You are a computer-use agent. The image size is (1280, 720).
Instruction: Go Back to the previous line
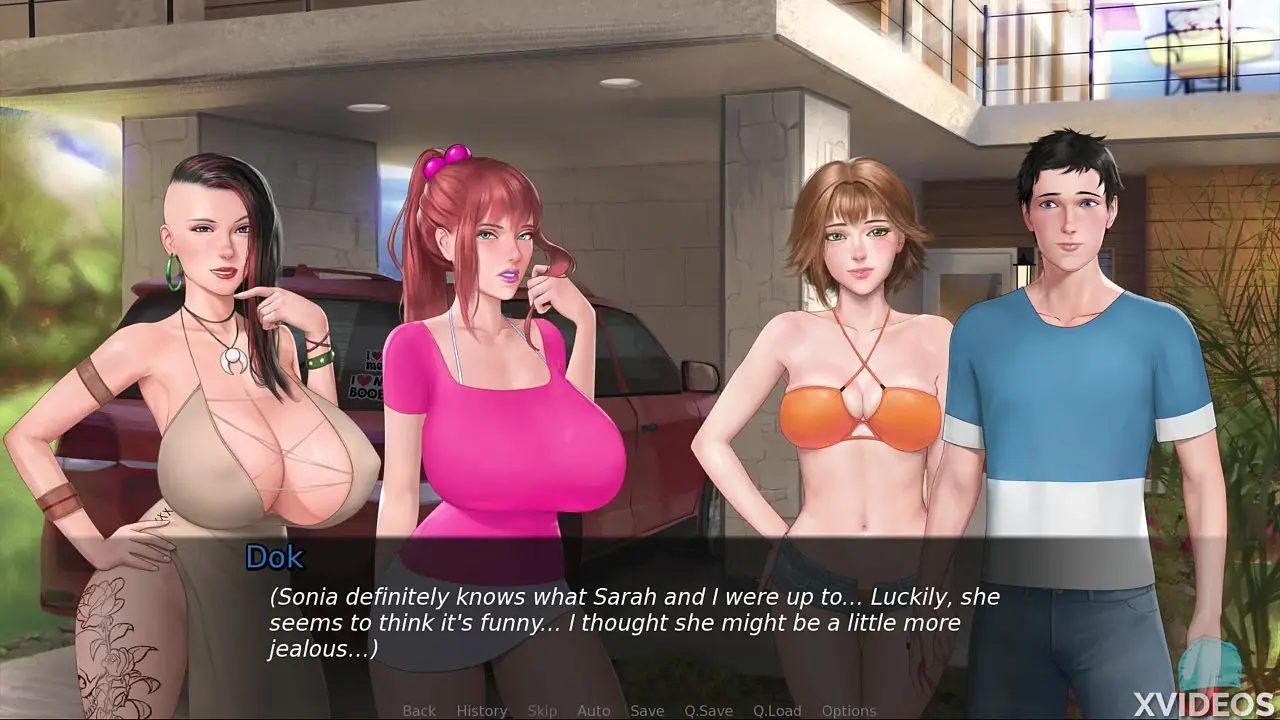pos(419,711)
